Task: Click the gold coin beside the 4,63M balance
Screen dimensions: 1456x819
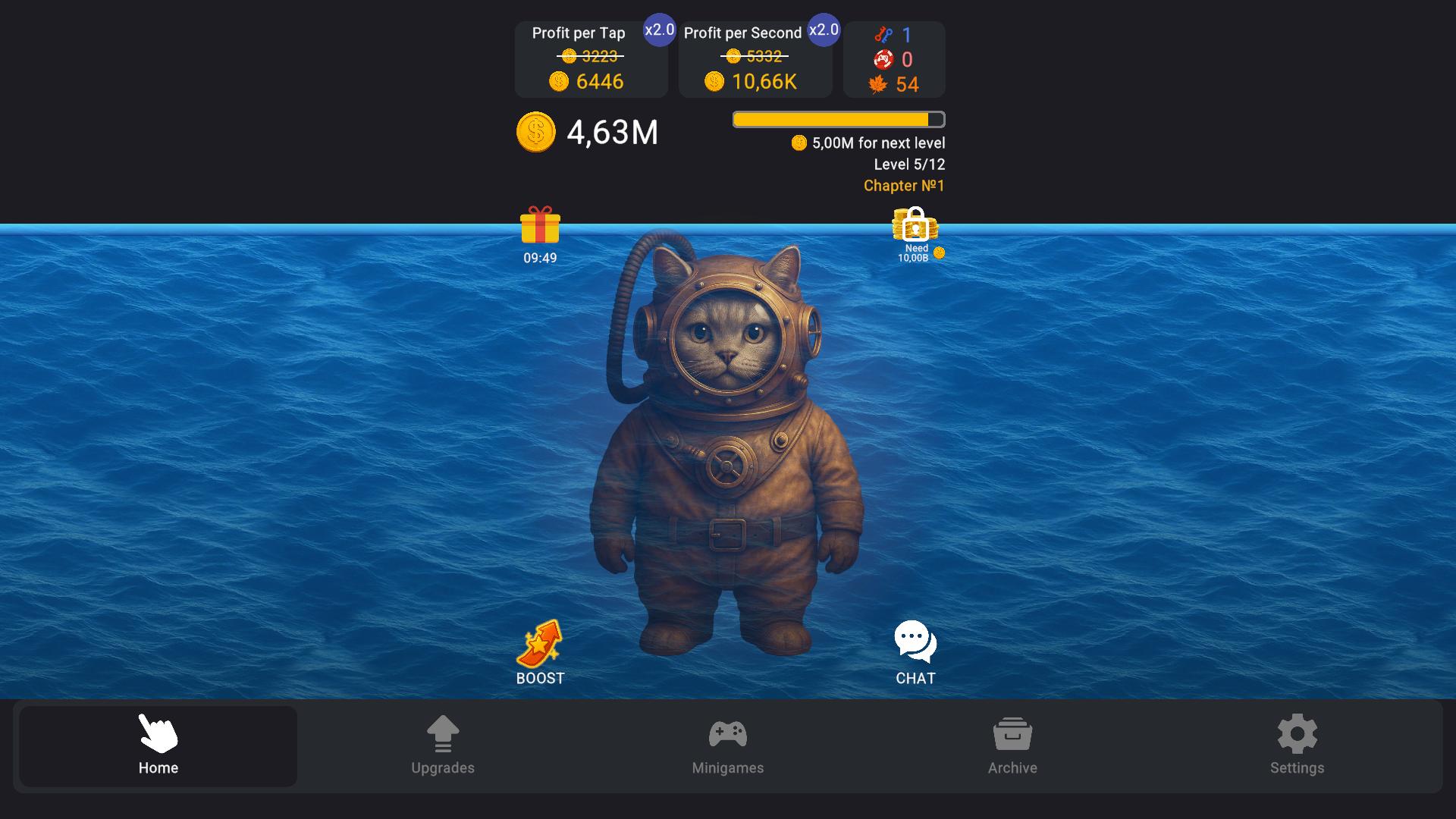Action: pyautogui.click(x=535, y=133)
